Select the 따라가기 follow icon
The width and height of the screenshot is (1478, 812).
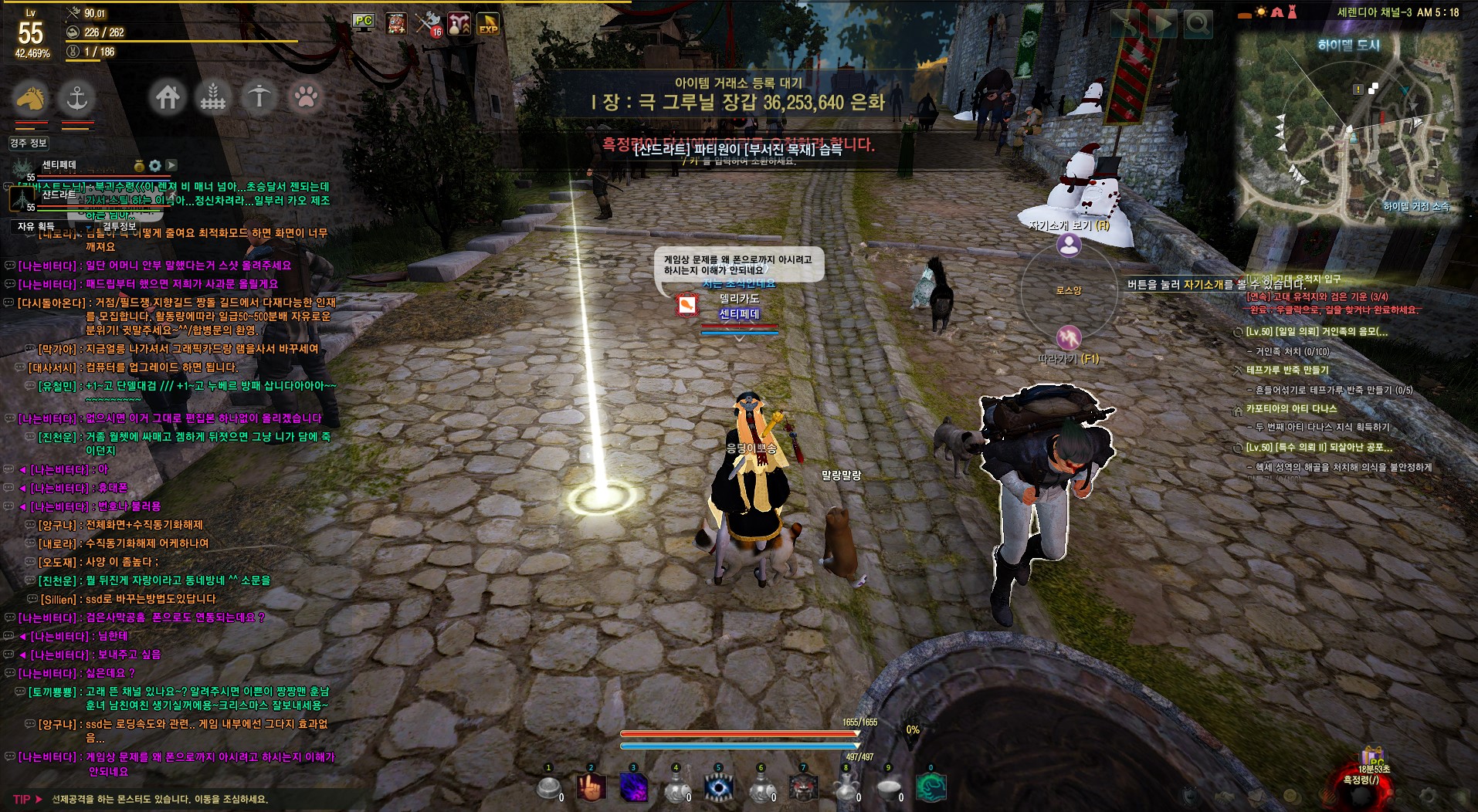[x=1069, y=337]
